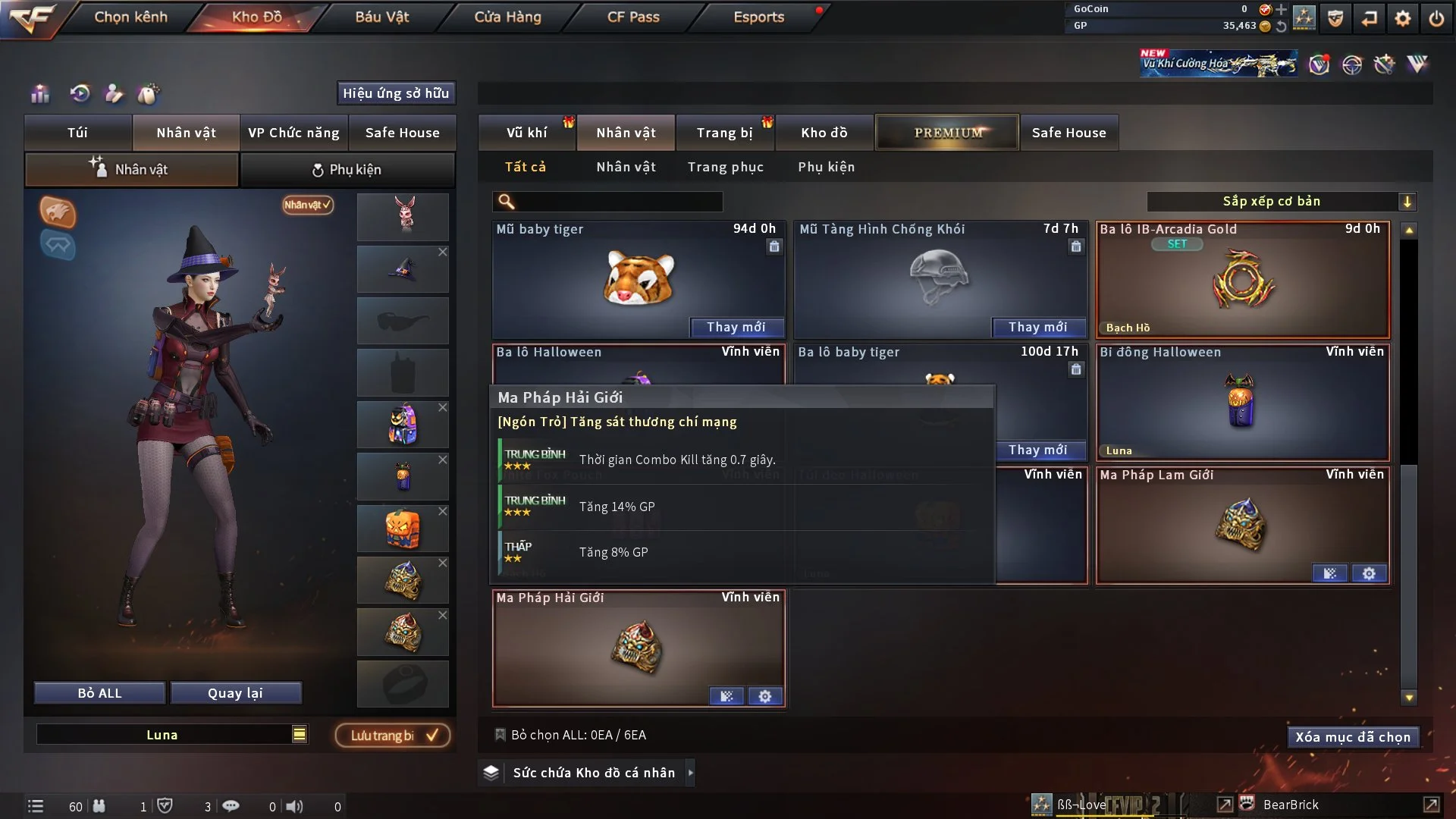This screenshot has width=1456, height=819.
Task: Go to the Cửa Hàng shop
Action: click(x=507, y=17)
